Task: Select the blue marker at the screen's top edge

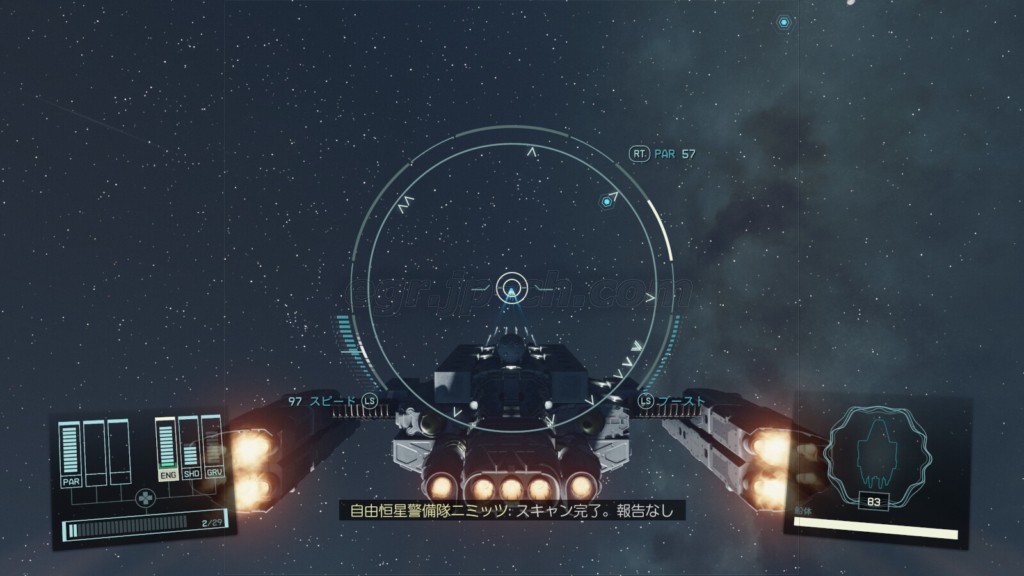Action: pyautogui.click(x=784, y=22)
